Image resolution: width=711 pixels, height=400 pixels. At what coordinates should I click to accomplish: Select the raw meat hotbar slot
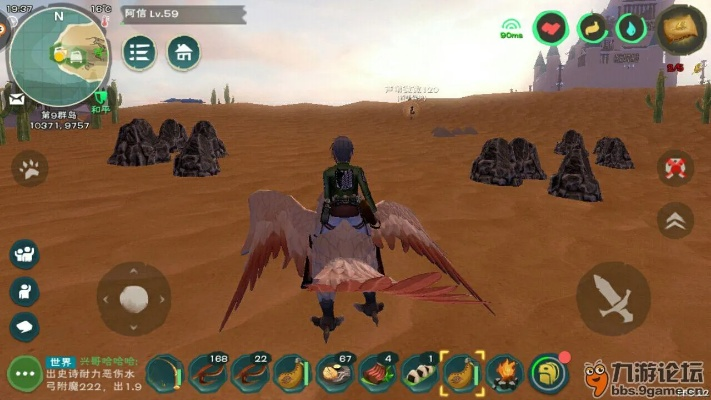point(378,374)
